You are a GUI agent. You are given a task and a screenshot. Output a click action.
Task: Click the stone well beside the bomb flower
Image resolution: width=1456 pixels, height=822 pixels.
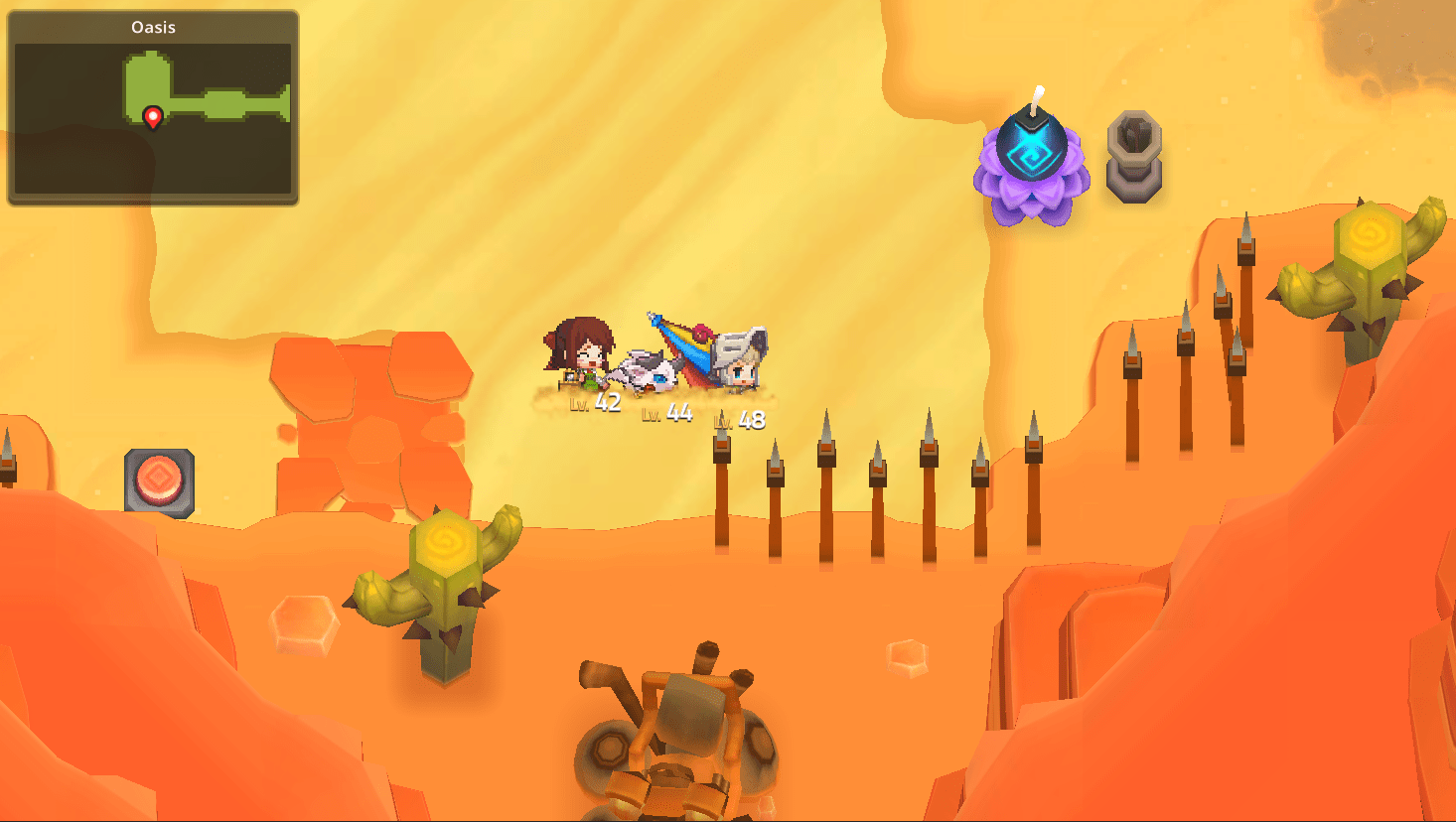(1134, 157)
